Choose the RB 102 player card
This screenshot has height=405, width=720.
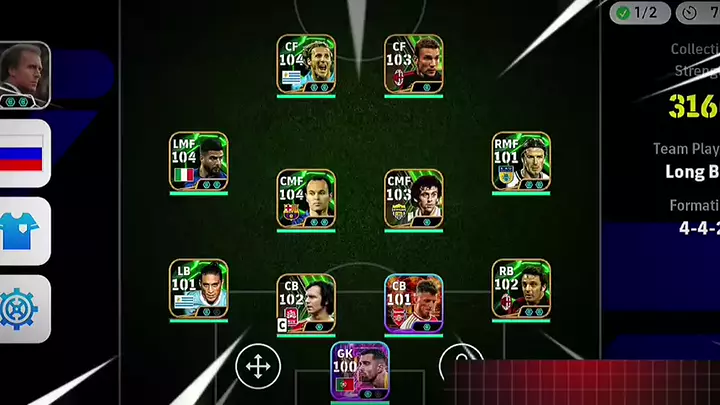(x=521, y=289)
